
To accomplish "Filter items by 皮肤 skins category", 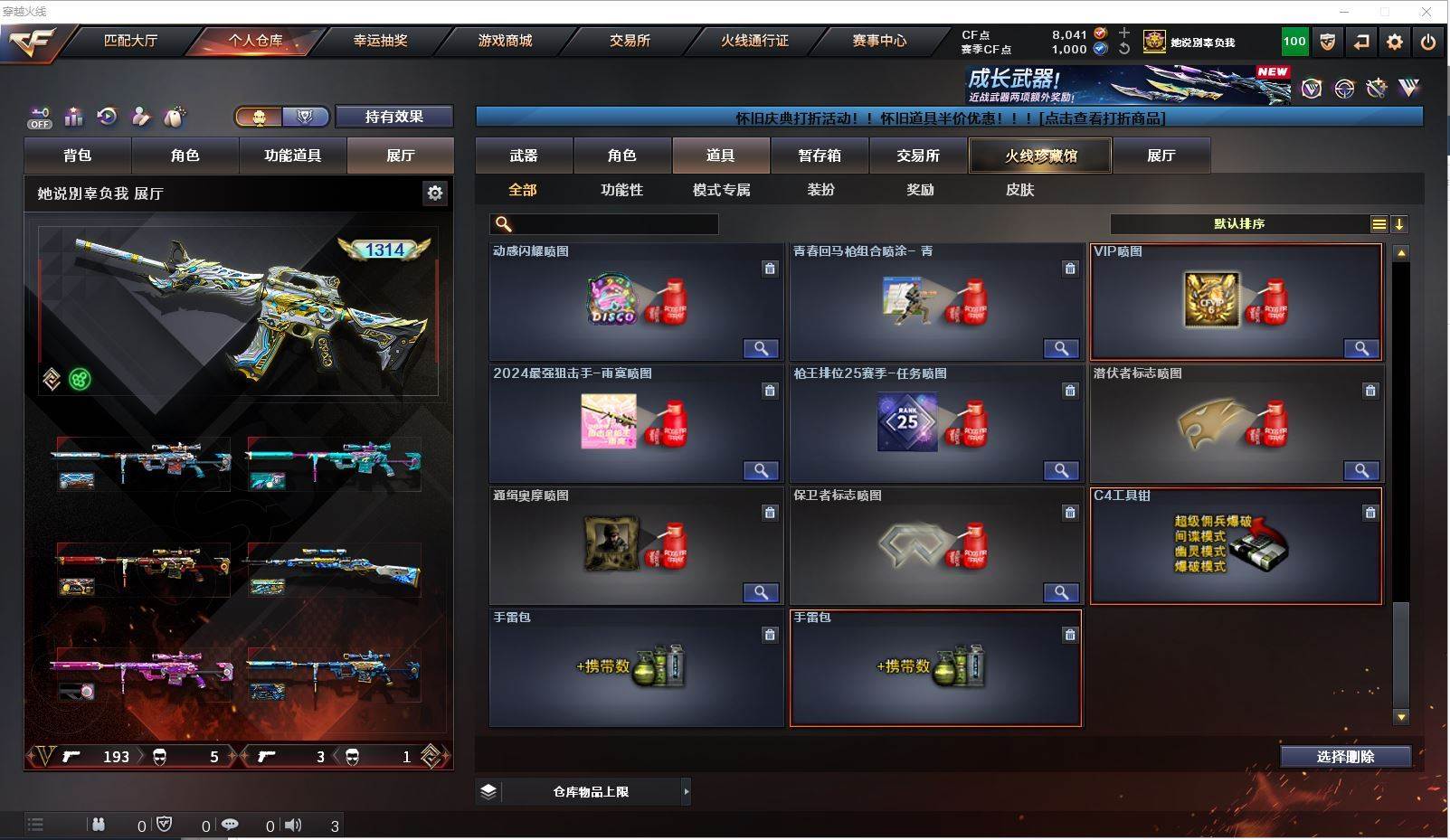I will click(1019, 190).
